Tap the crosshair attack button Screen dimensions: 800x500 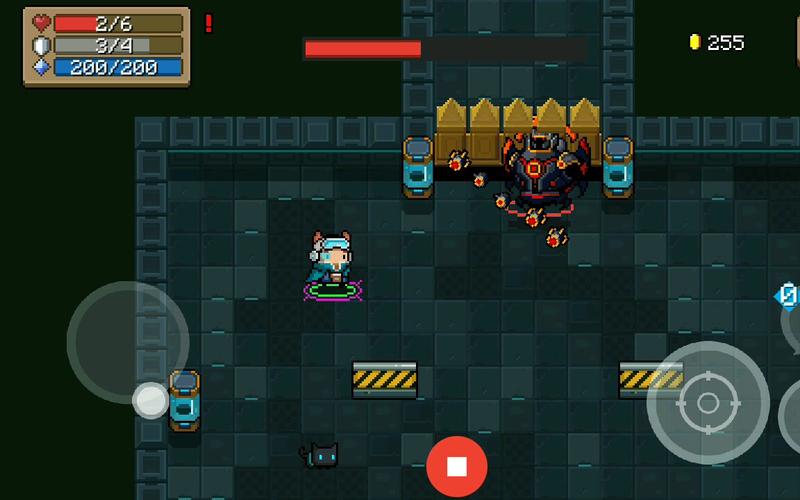707,403
